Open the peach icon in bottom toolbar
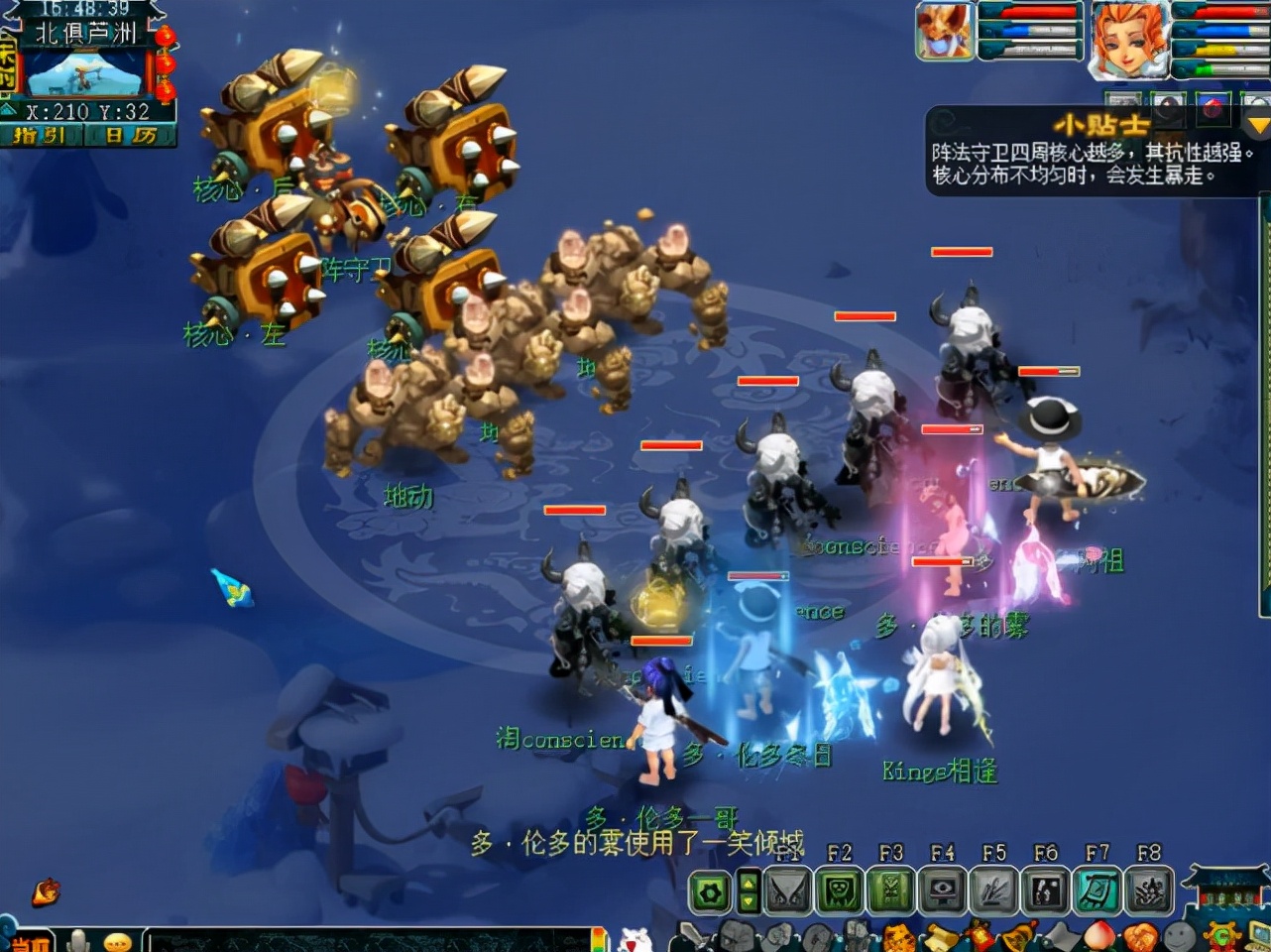Image resolution: width=1271 pixels, height=952 pixels. pos(1099,936)
